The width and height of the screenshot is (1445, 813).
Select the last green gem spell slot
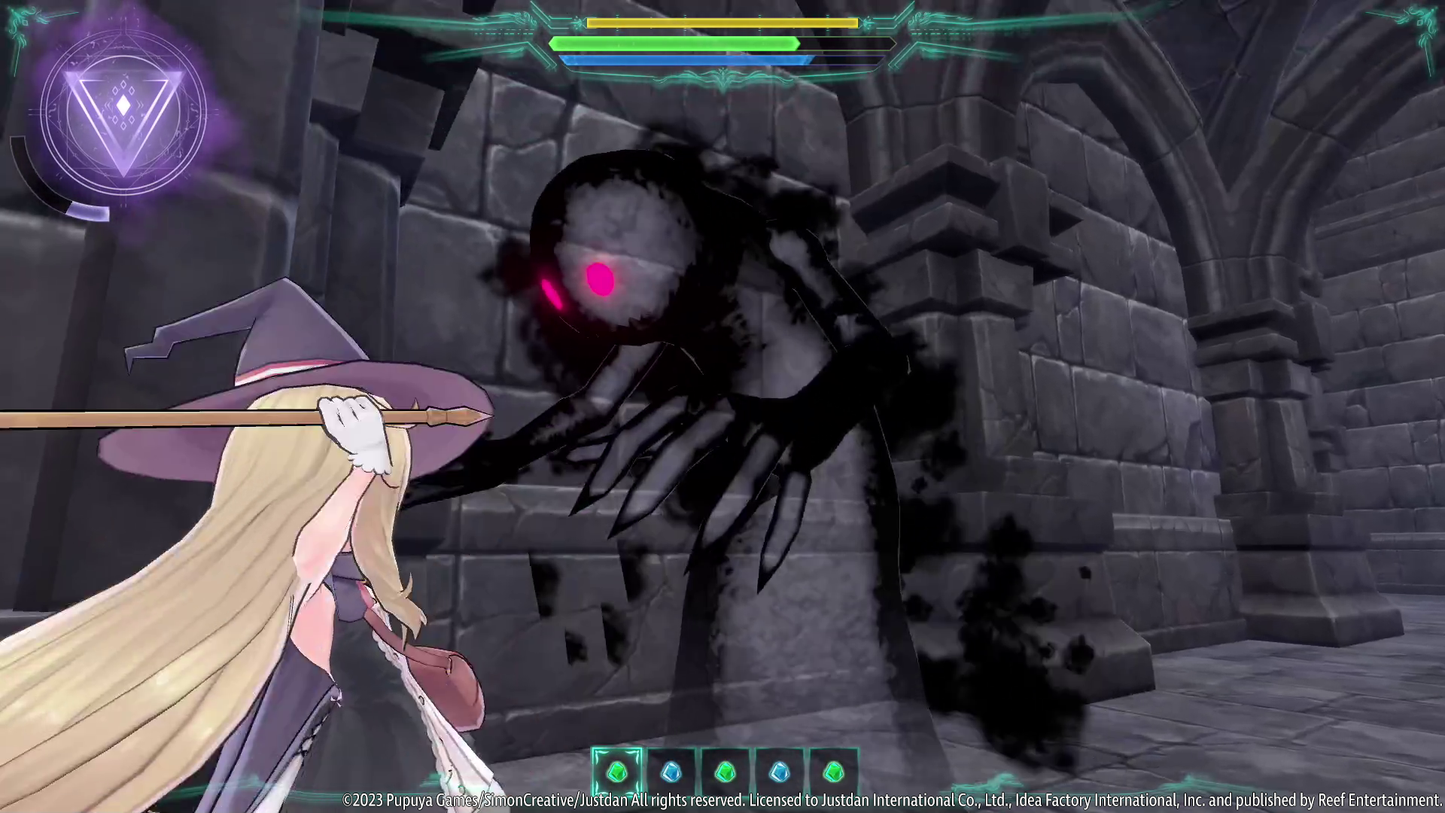click(833, 770)
